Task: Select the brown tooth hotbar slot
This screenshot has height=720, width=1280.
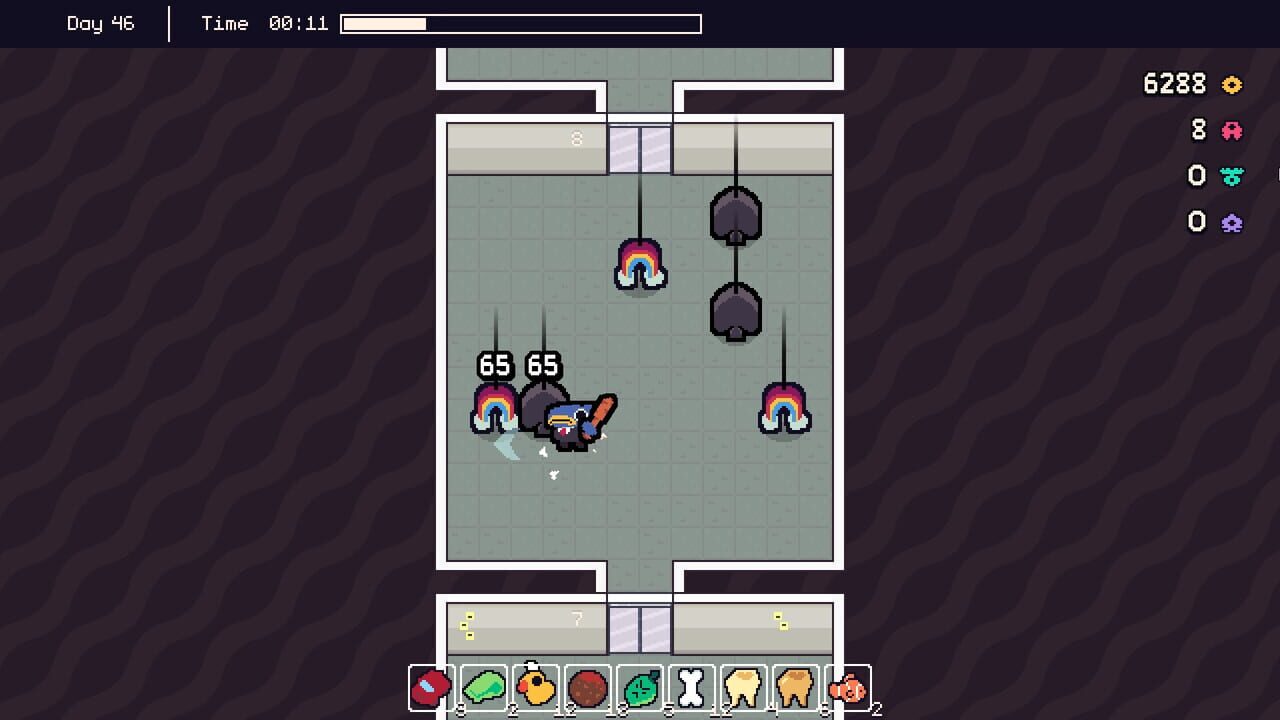Action: pyautogui.click(x=796, y=687)
